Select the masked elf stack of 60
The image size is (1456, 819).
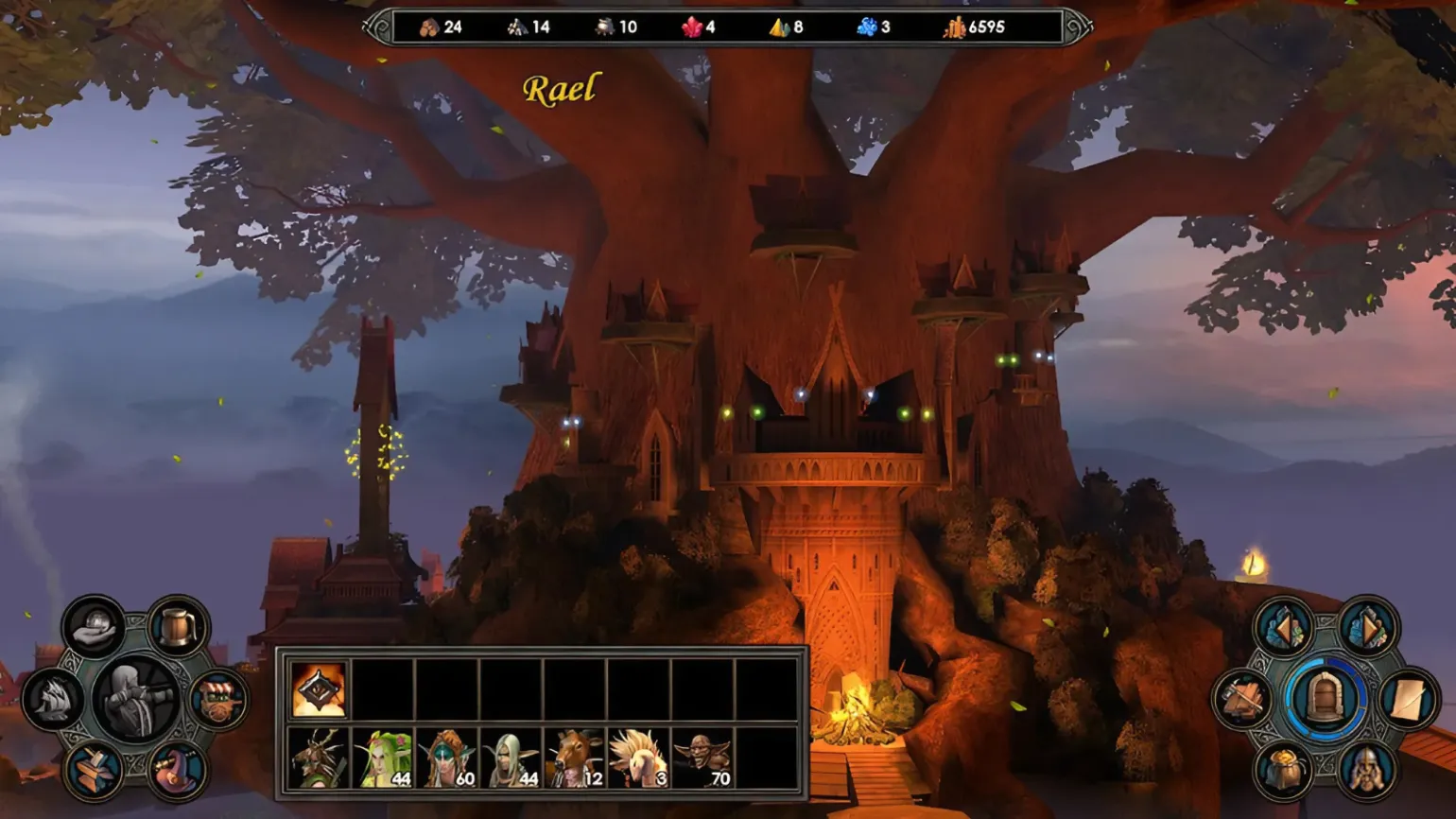(447, 758)
